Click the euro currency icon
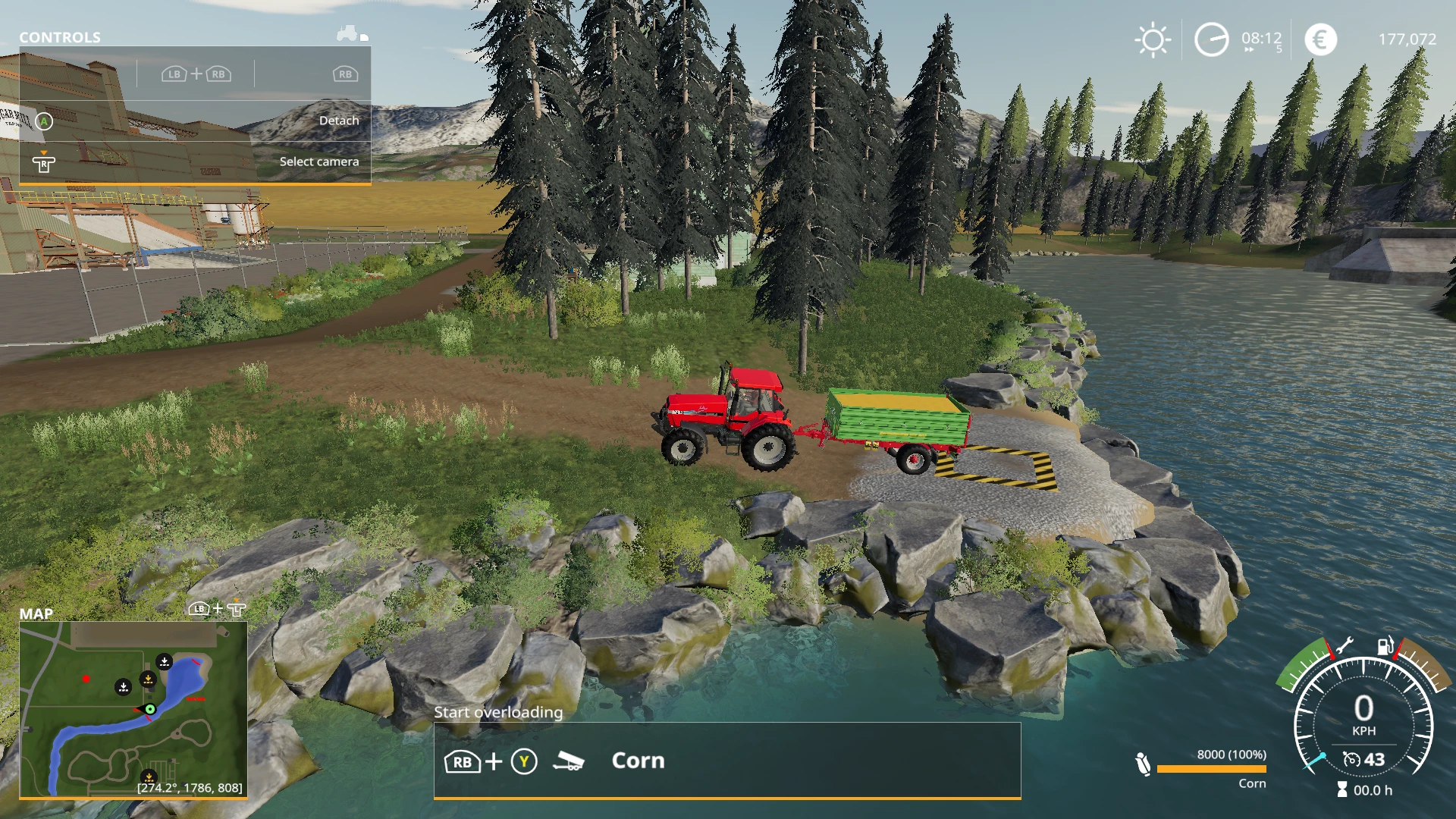 click(1320, 40)
